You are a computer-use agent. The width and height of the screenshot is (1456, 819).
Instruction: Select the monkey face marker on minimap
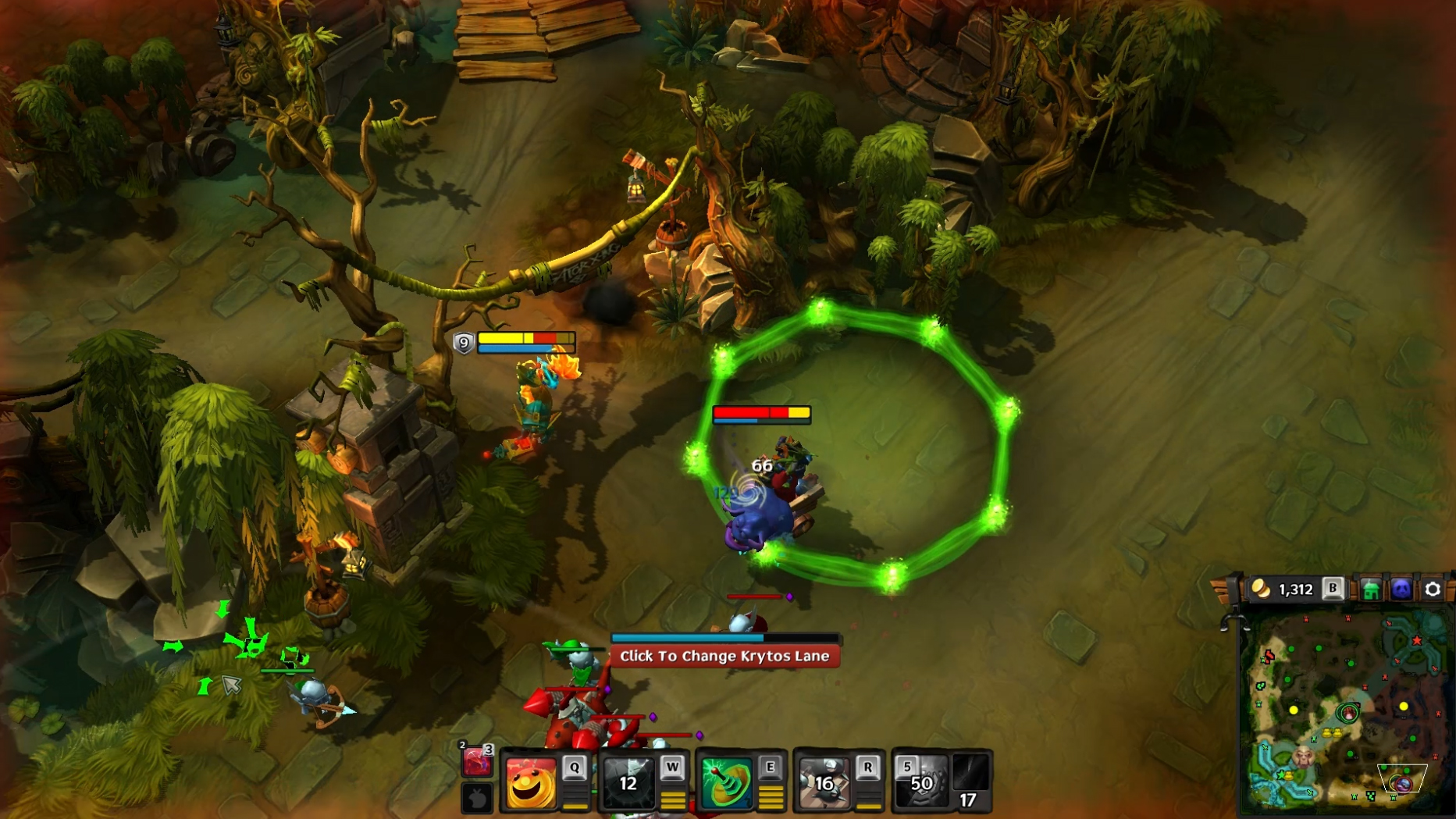[1303, 756]
